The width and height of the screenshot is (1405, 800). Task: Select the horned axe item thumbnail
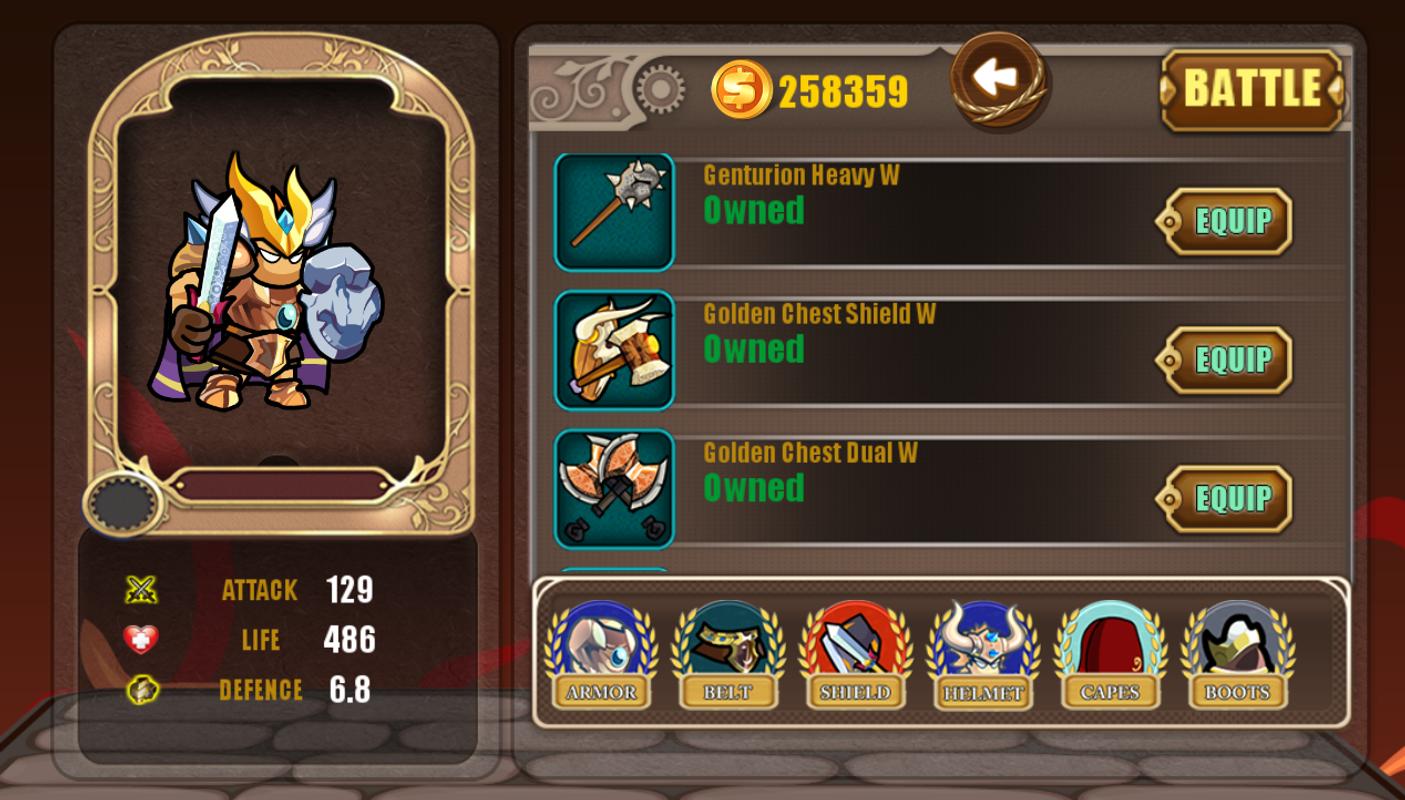(614, 350)
